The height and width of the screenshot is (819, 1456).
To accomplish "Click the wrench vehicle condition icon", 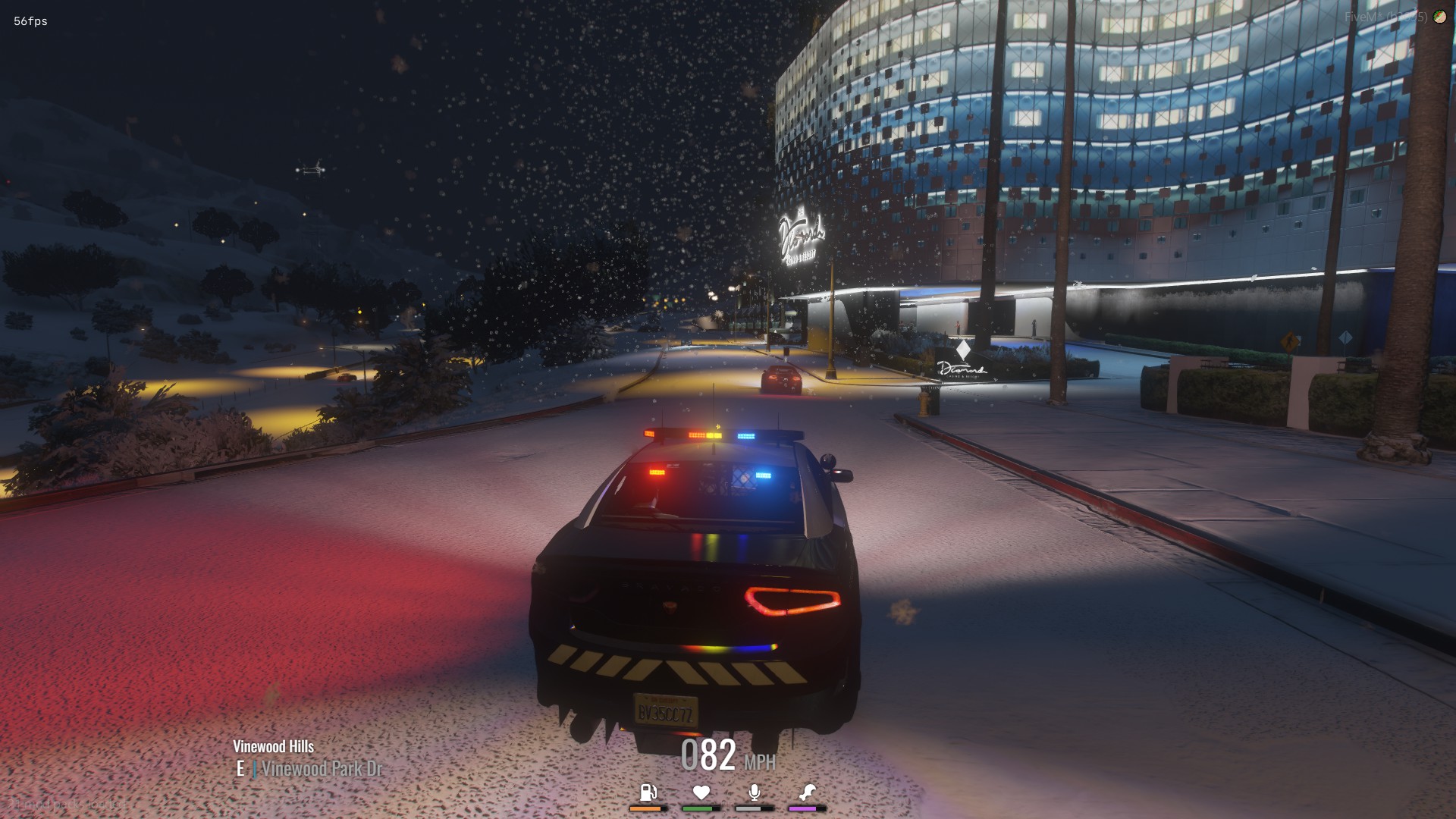I will pyautogui.click(x=808, y=792).
